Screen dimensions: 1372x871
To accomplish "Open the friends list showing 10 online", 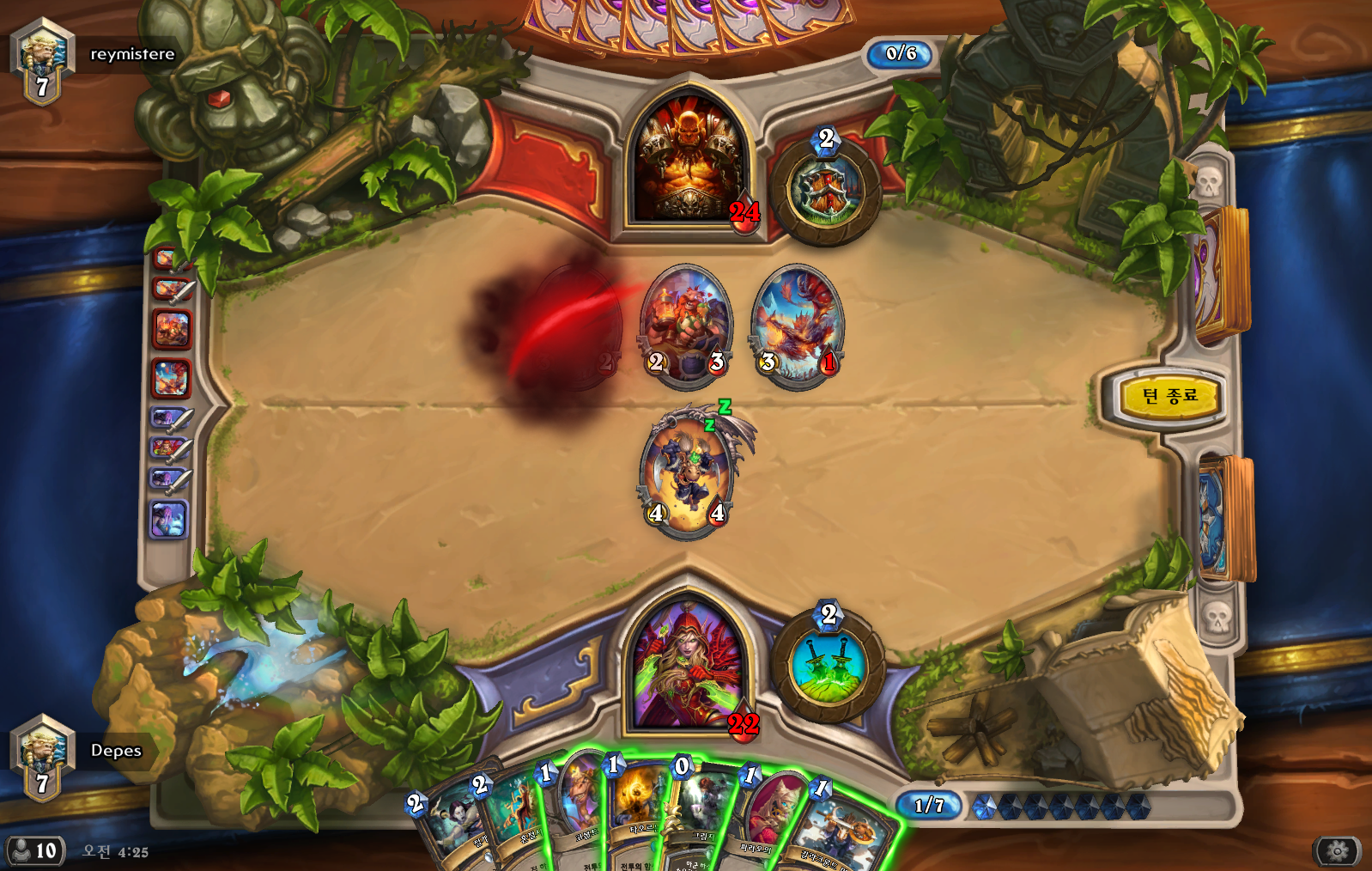I will [x=34, y=851].
